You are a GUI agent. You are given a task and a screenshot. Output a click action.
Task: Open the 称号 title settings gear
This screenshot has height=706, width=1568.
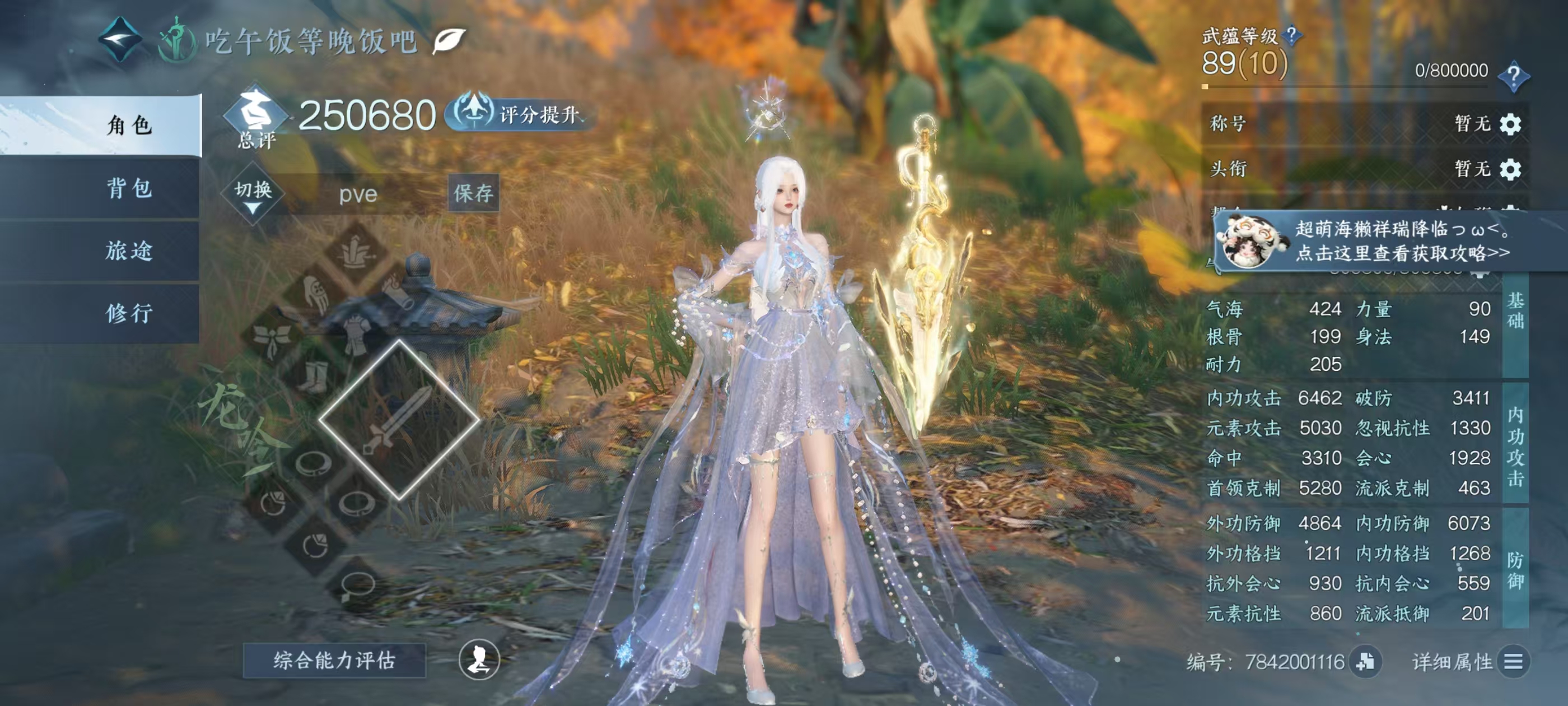(x=1510, y=124)
